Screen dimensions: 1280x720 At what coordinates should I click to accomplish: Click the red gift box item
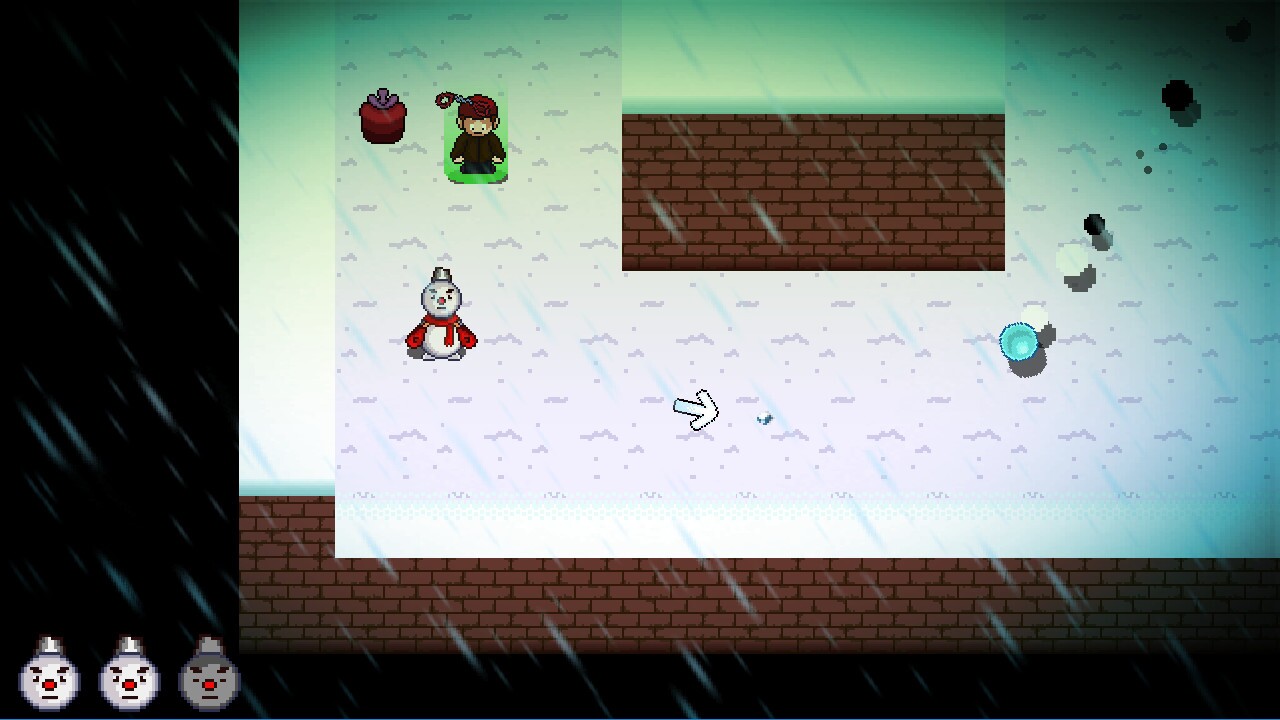pyautogui.click(x=381, y=122)
